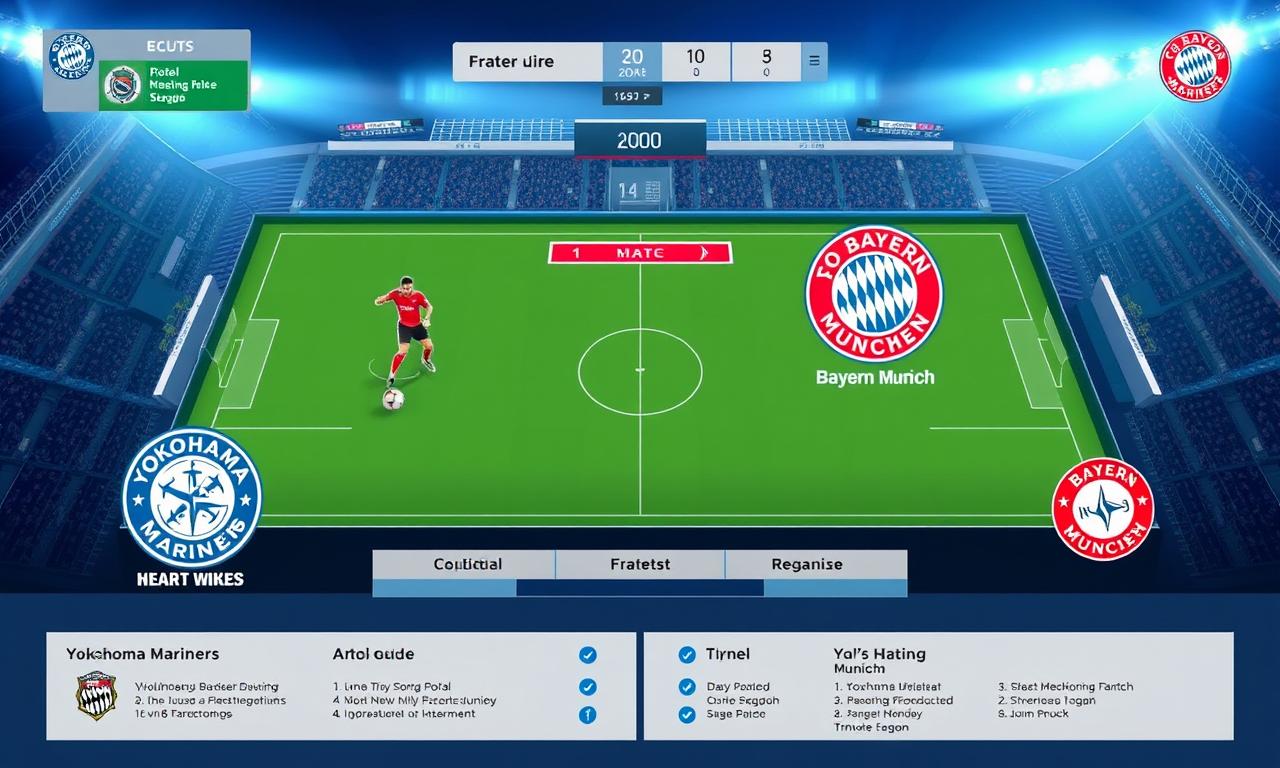Choose the large Bayern Munich crest on pitch
Screen dimensions: 1280x768
[874, 293]
